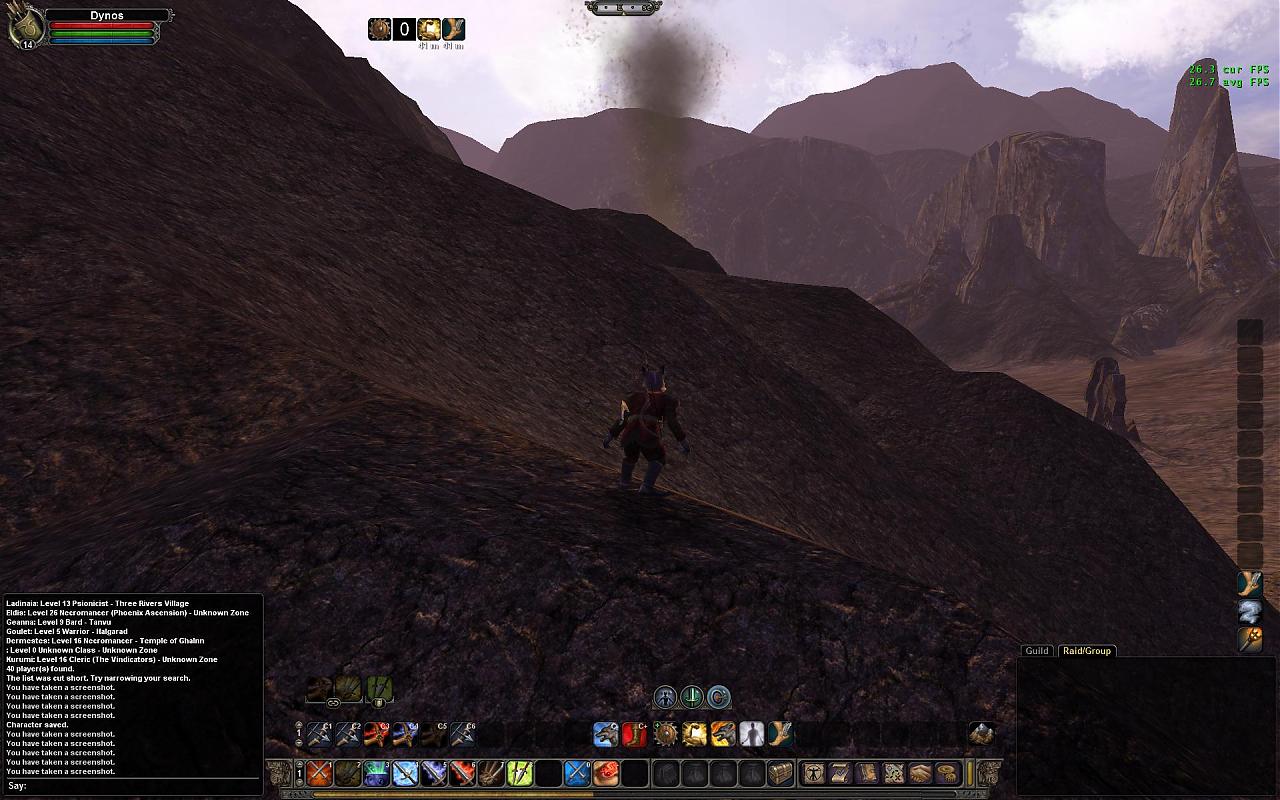This screenshot has height=800, width=1280.
Task: Activate the red boot kick ability
Action: (x=634, y=735)
